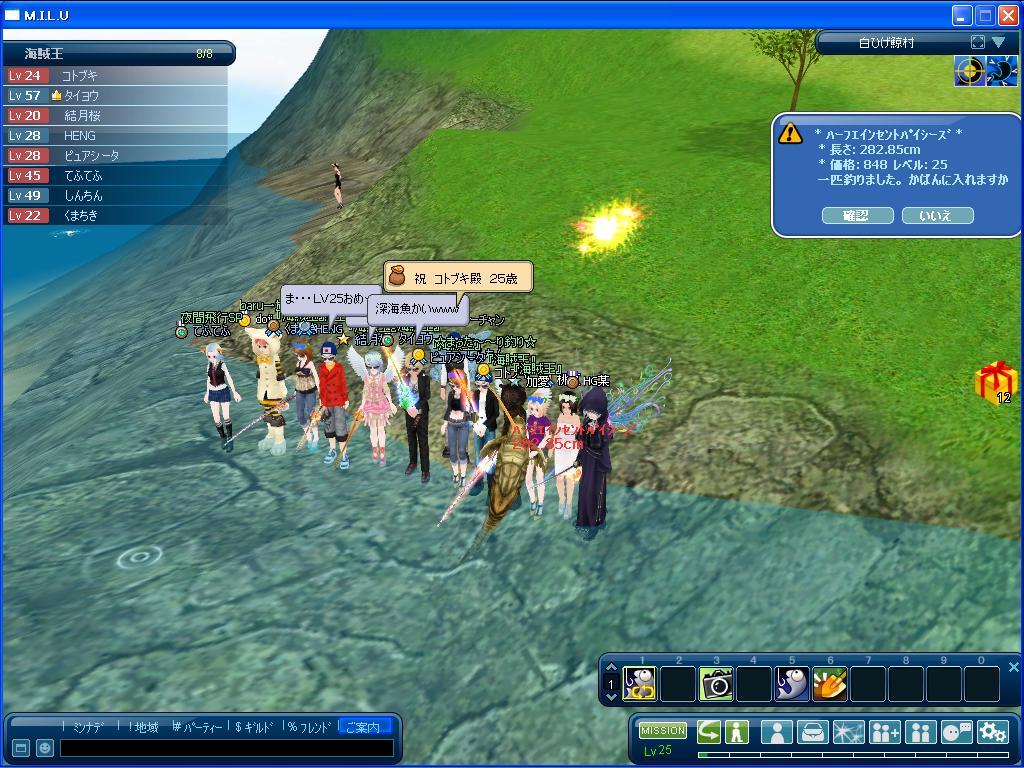
Task: Expand the 白ひげ鯨村 location dropdown arrow
Action: (998, 43)
